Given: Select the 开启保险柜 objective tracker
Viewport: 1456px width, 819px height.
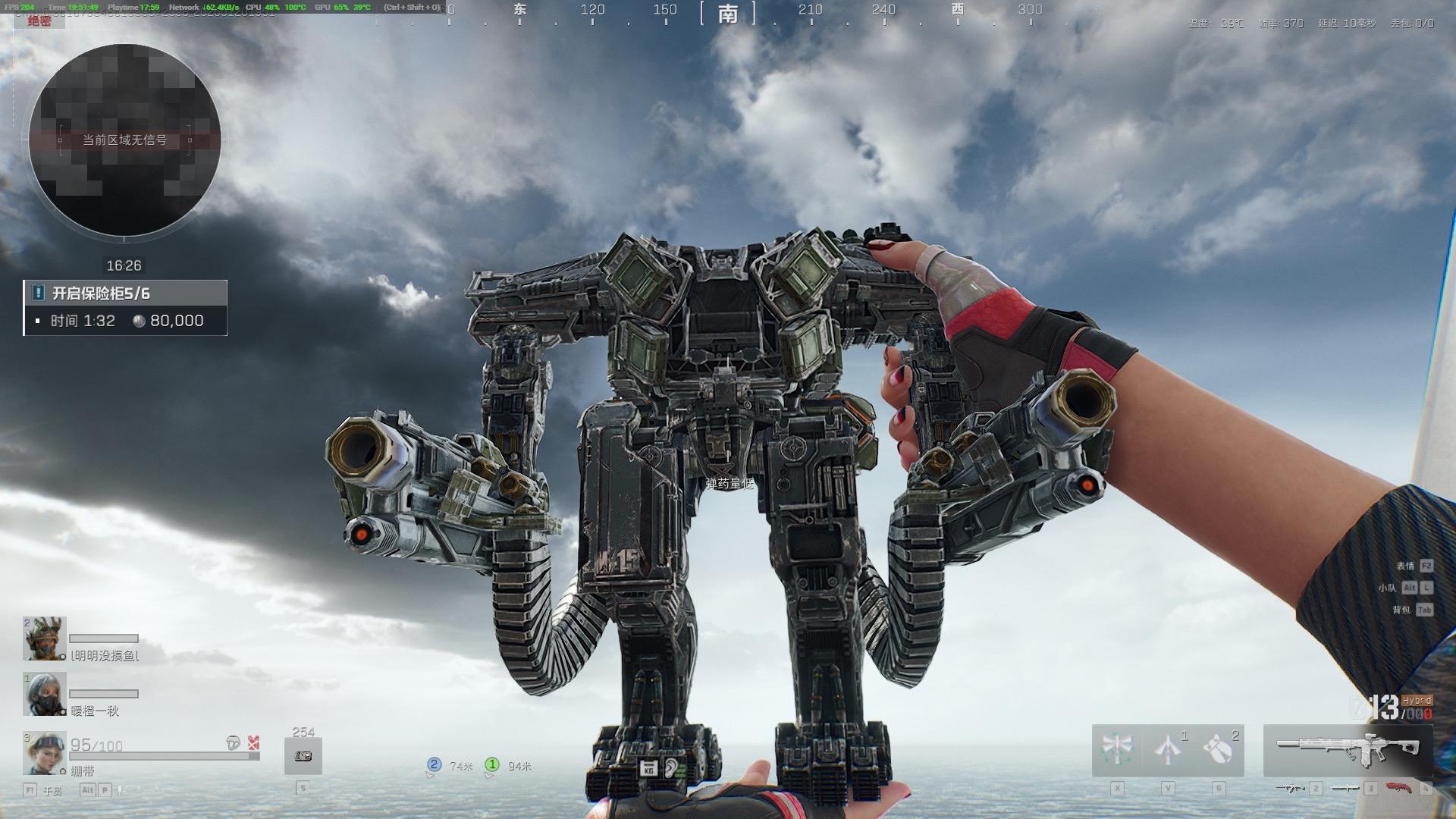Looking at the screenshot, I should pos(125,307).
